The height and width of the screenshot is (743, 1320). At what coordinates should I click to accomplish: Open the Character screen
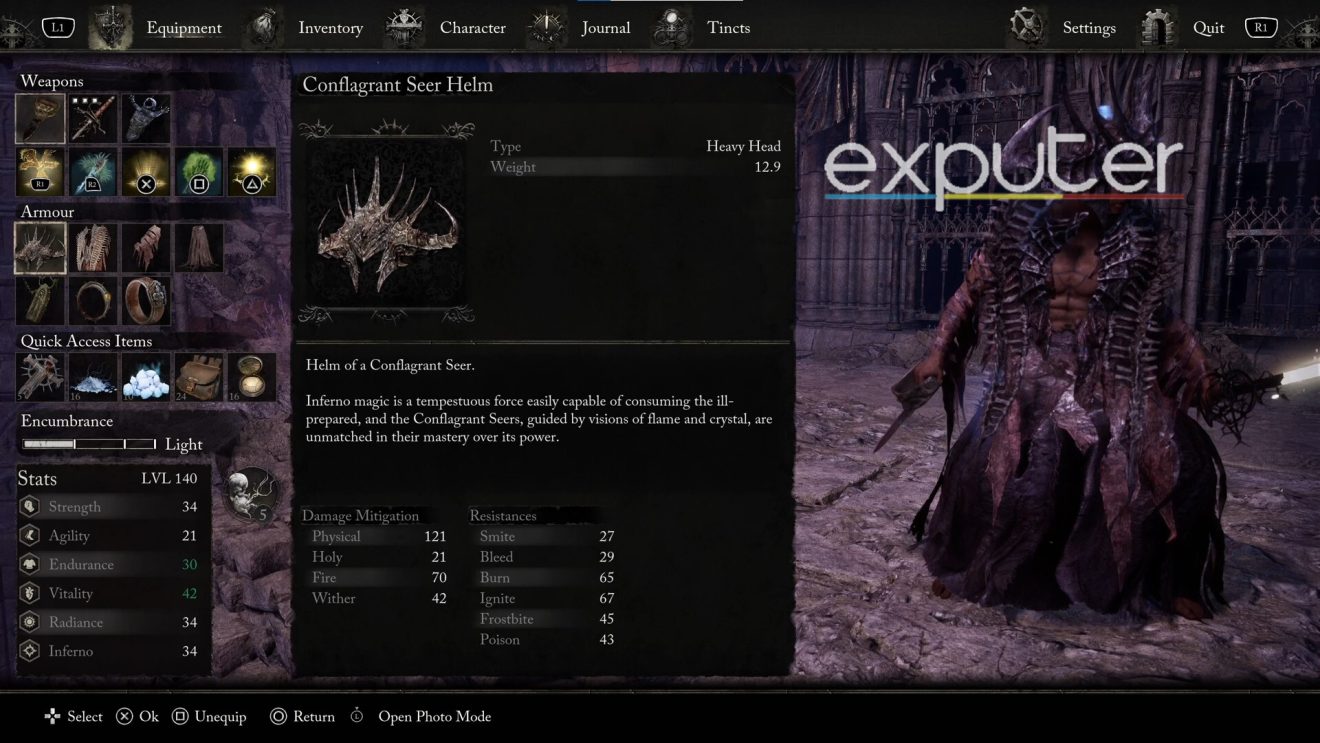[x=472, y=27]
